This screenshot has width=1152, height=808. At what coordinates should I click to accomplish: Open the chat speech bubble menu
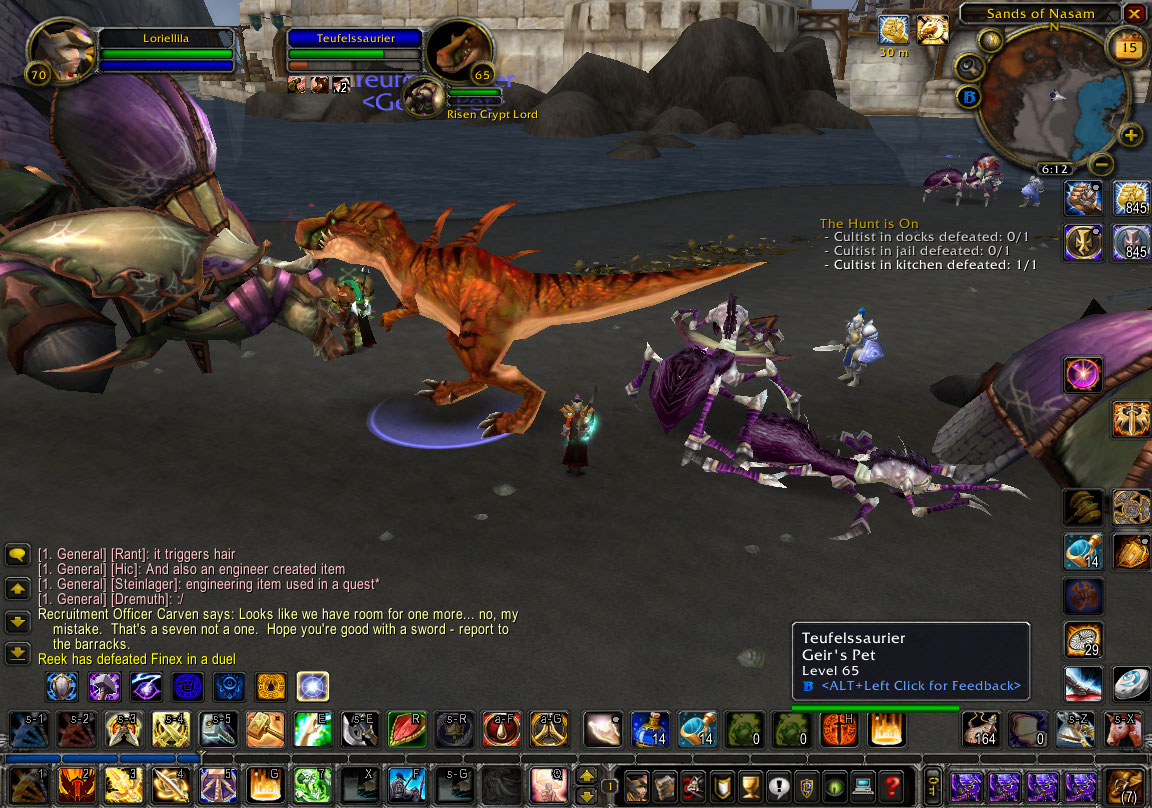coord(17,554)
